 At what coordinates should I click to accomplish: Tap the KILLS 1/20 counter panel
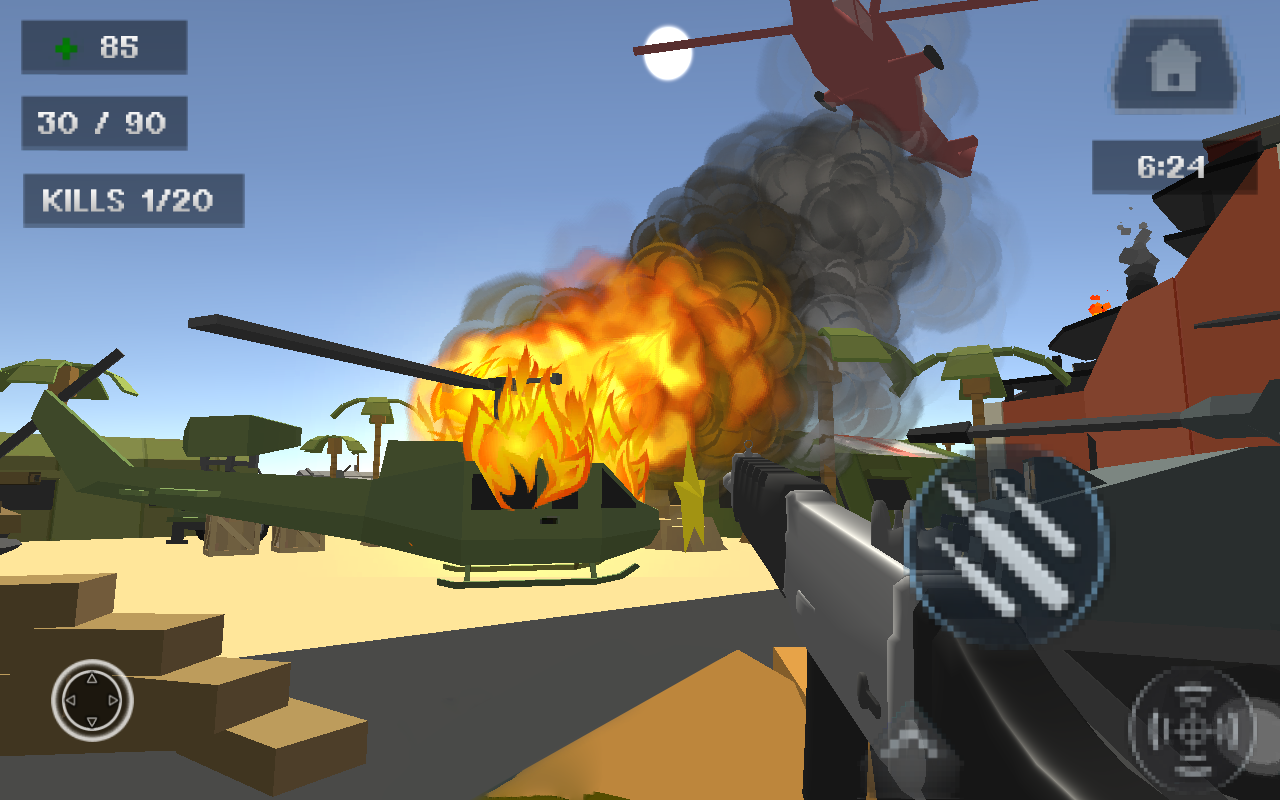pos(132,201)
